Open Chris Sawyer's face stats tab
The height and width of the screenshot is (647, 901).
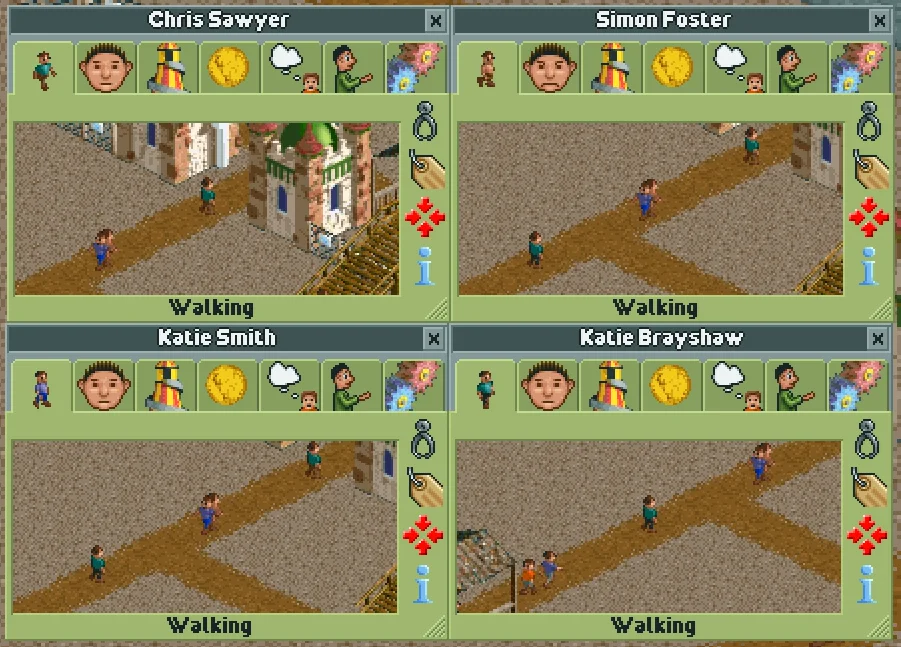(107, 69)
